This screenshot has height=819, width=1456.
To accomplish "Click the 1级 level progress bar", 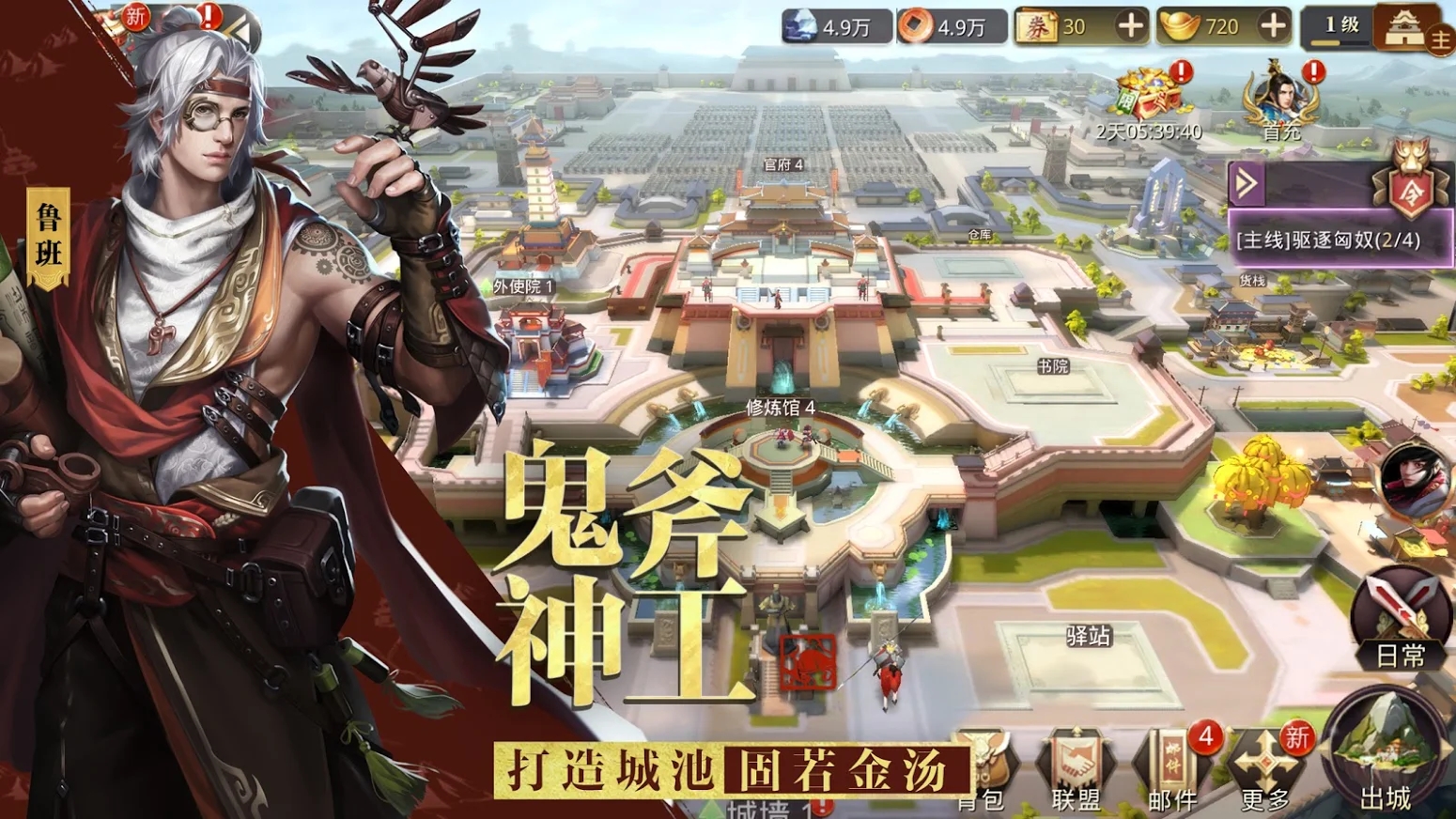I will tap(1338, 25).
